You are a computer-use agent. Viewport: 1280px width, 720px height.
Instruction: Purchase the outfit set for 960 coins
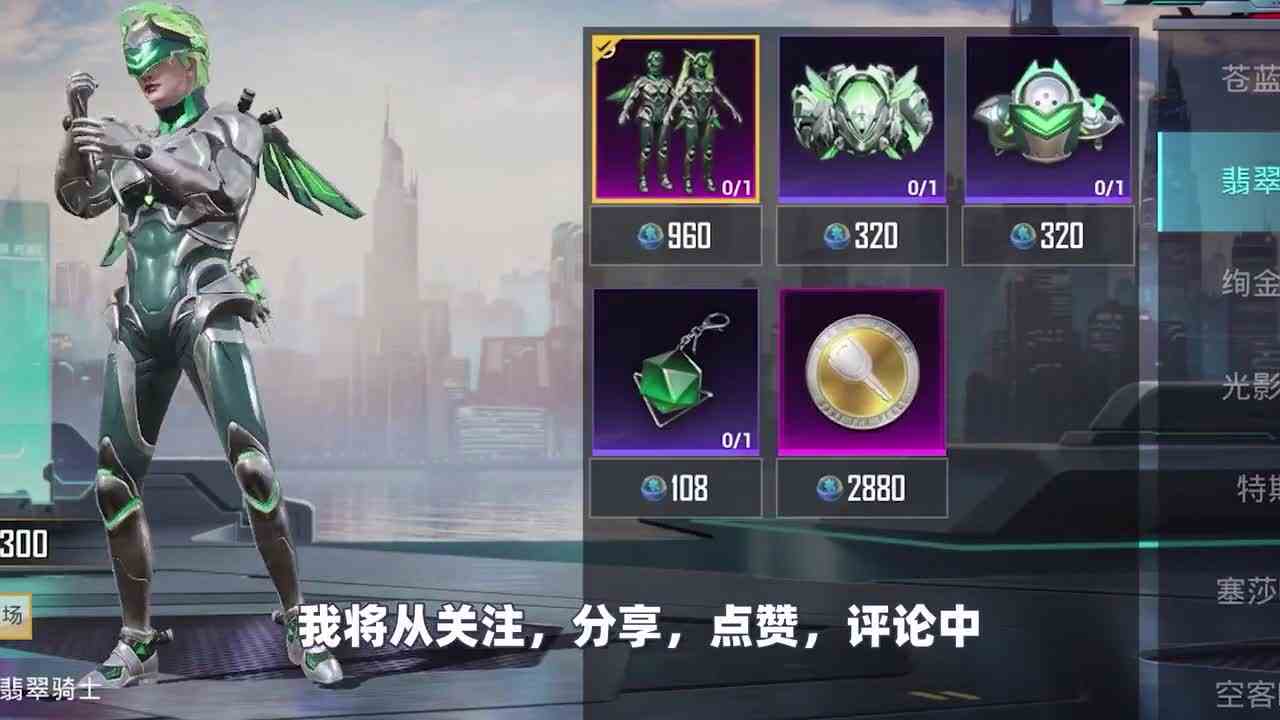point(676,236)
